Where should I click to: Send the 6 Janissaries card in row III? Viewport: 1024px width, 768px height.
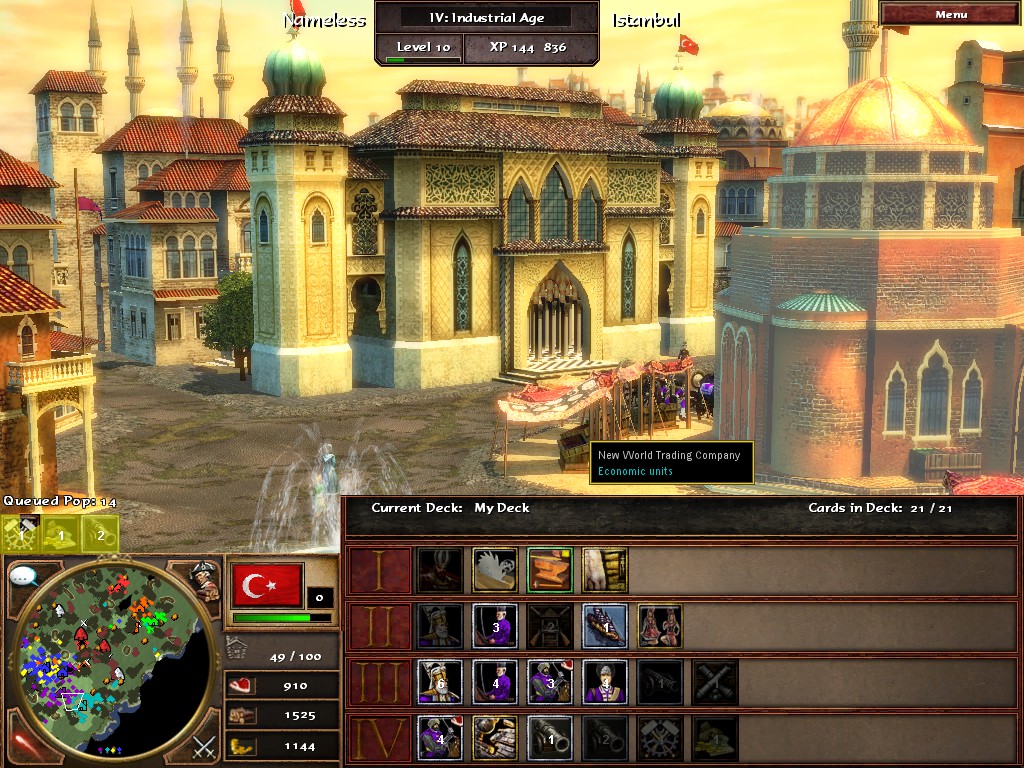440,682
